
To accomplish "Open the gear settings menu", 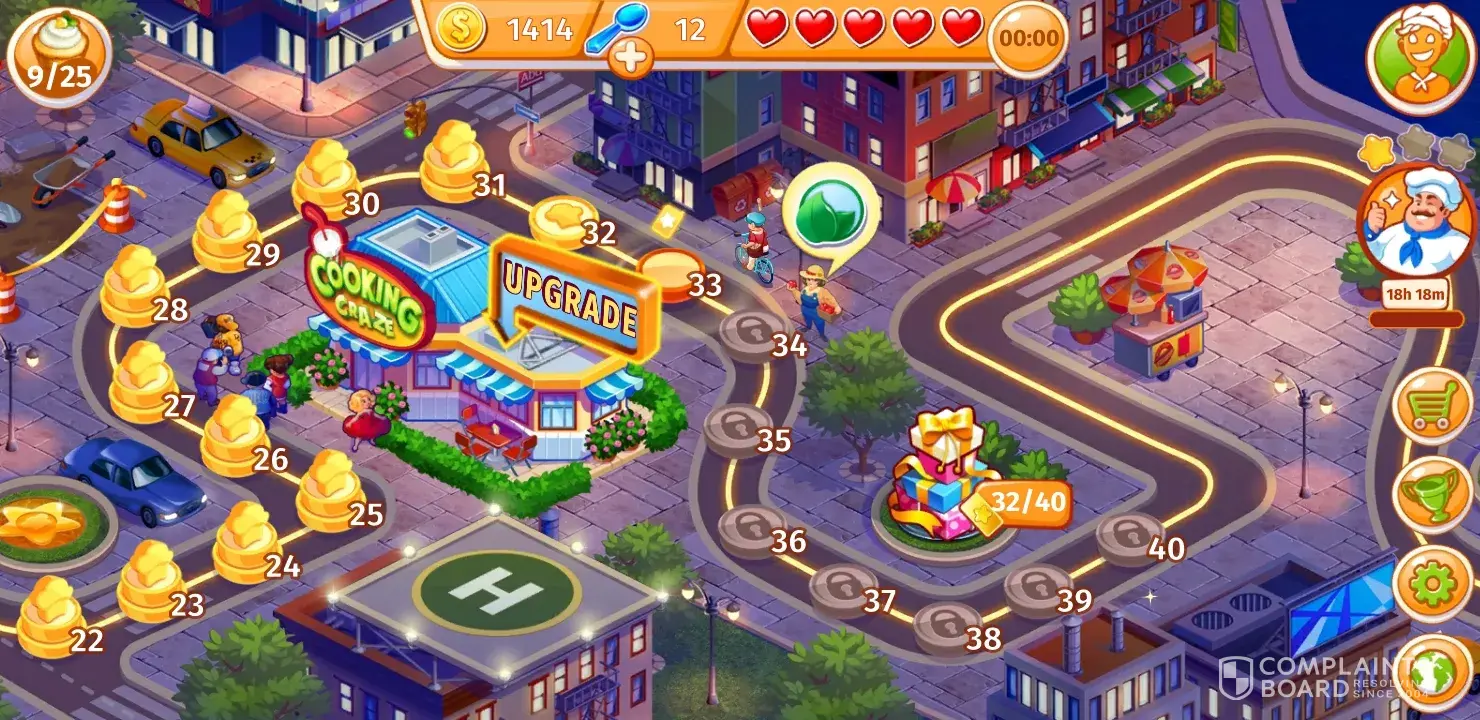I will click(x=1432, y=583).
